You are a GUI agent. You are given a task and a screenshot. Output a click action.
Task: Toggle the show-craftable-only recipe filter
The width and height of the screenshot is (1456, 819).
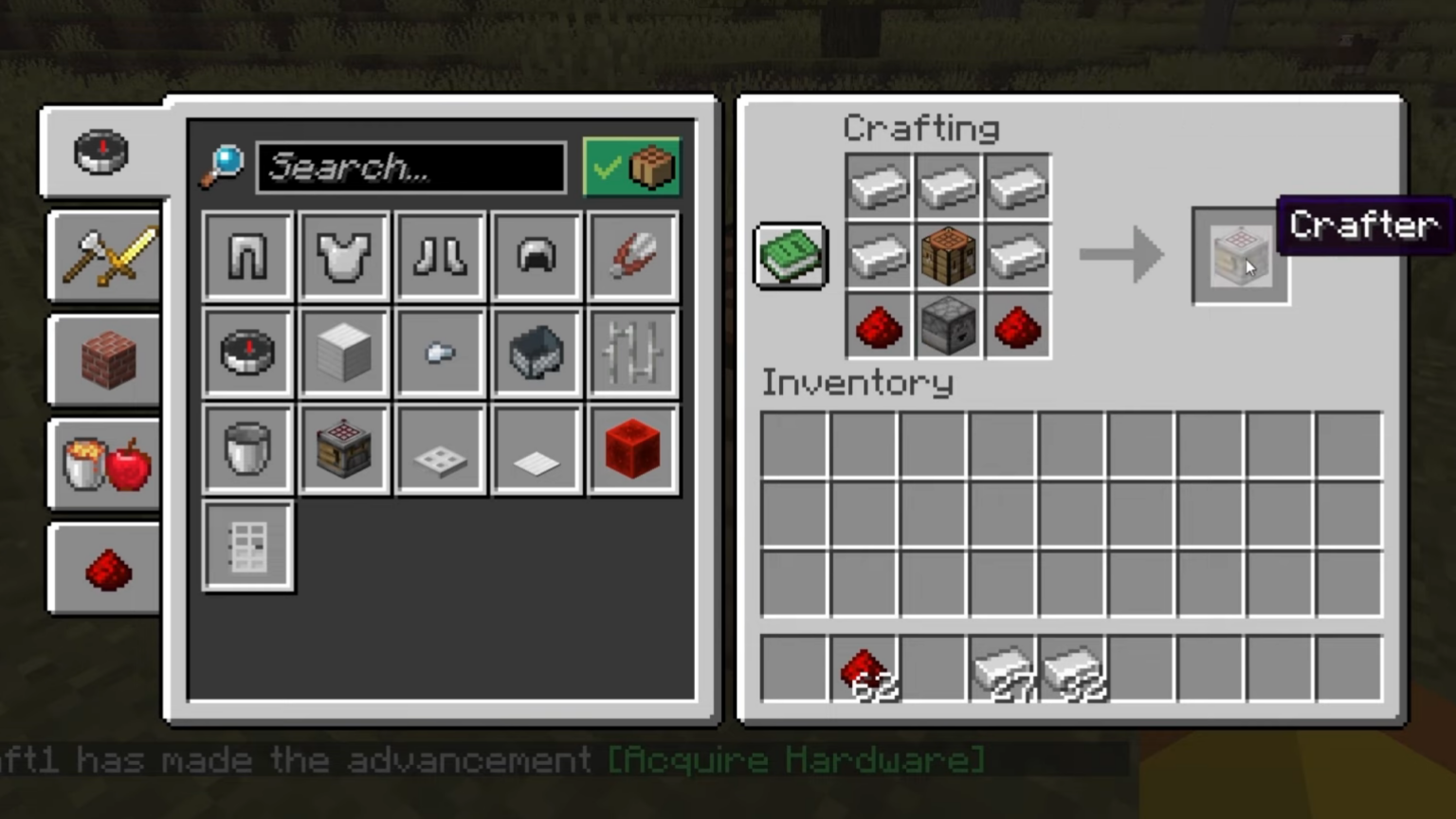[630, 167]
